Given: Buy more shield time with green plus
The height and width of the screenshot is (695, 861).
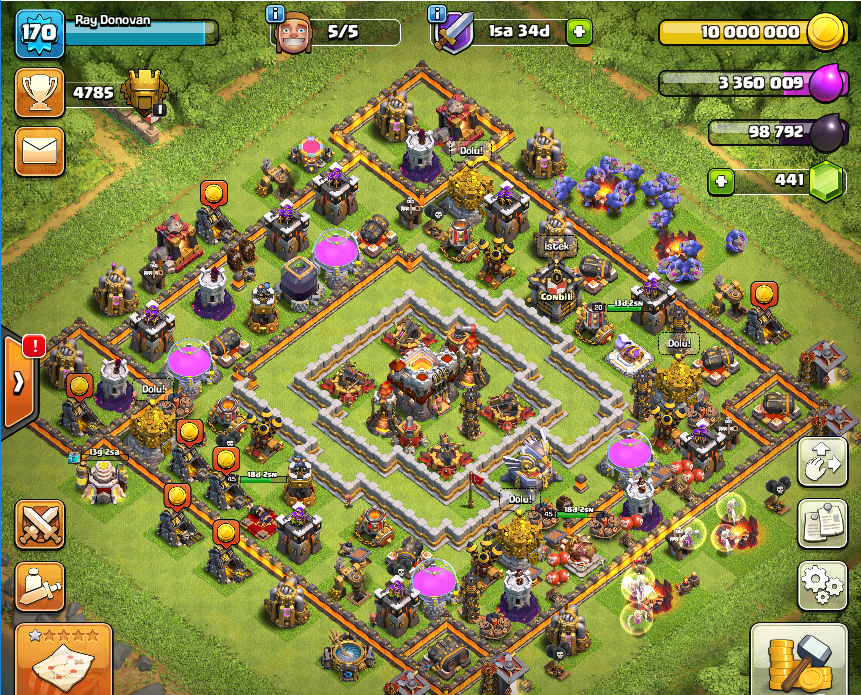Looking at the screenshot, I should (579, 32).
